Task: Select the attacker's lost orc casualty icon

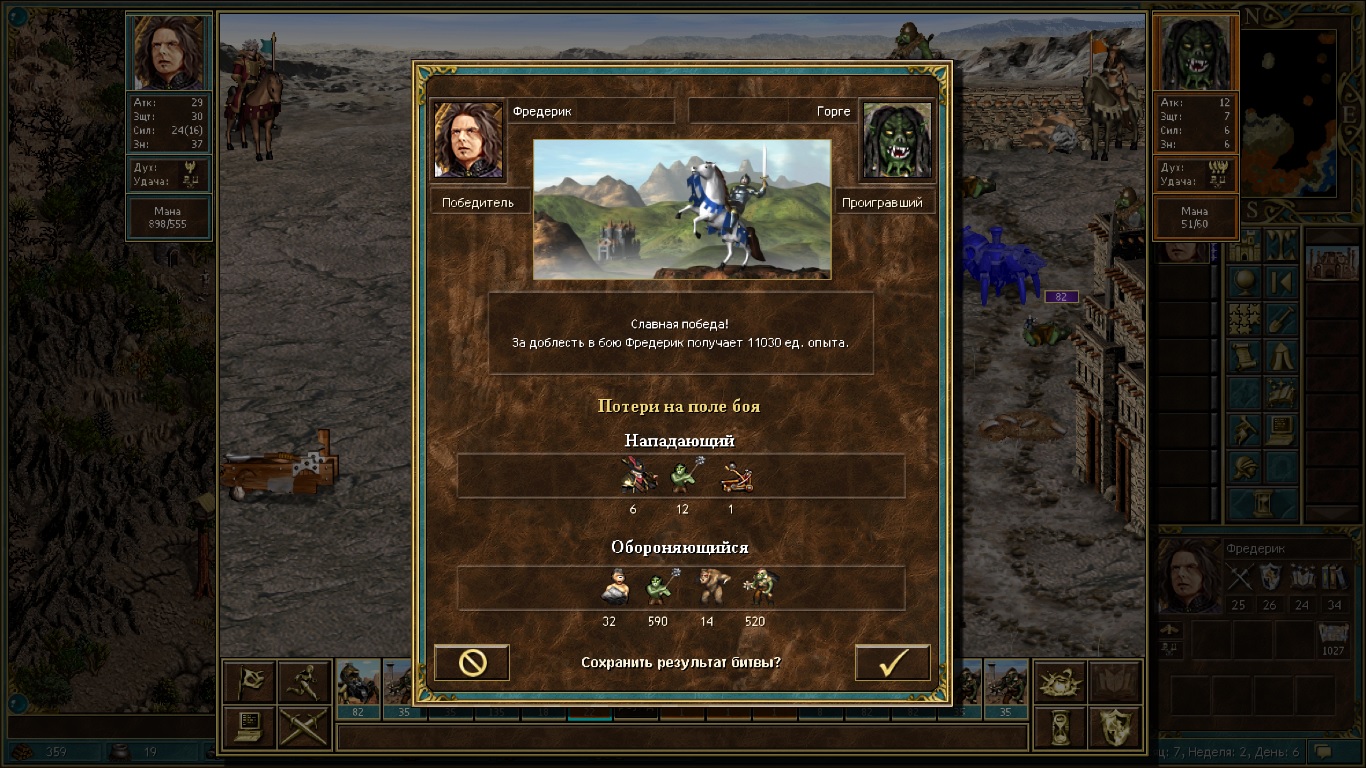Action: (x=684, y=477)
